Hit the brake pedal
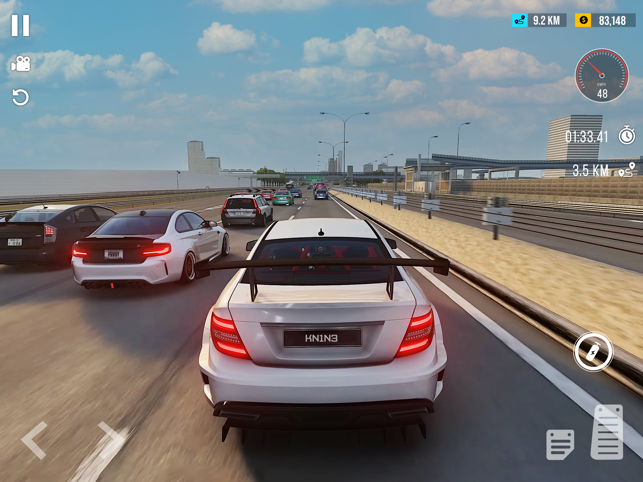The height and width of the screenshot is (482, 643). point(560,443)
